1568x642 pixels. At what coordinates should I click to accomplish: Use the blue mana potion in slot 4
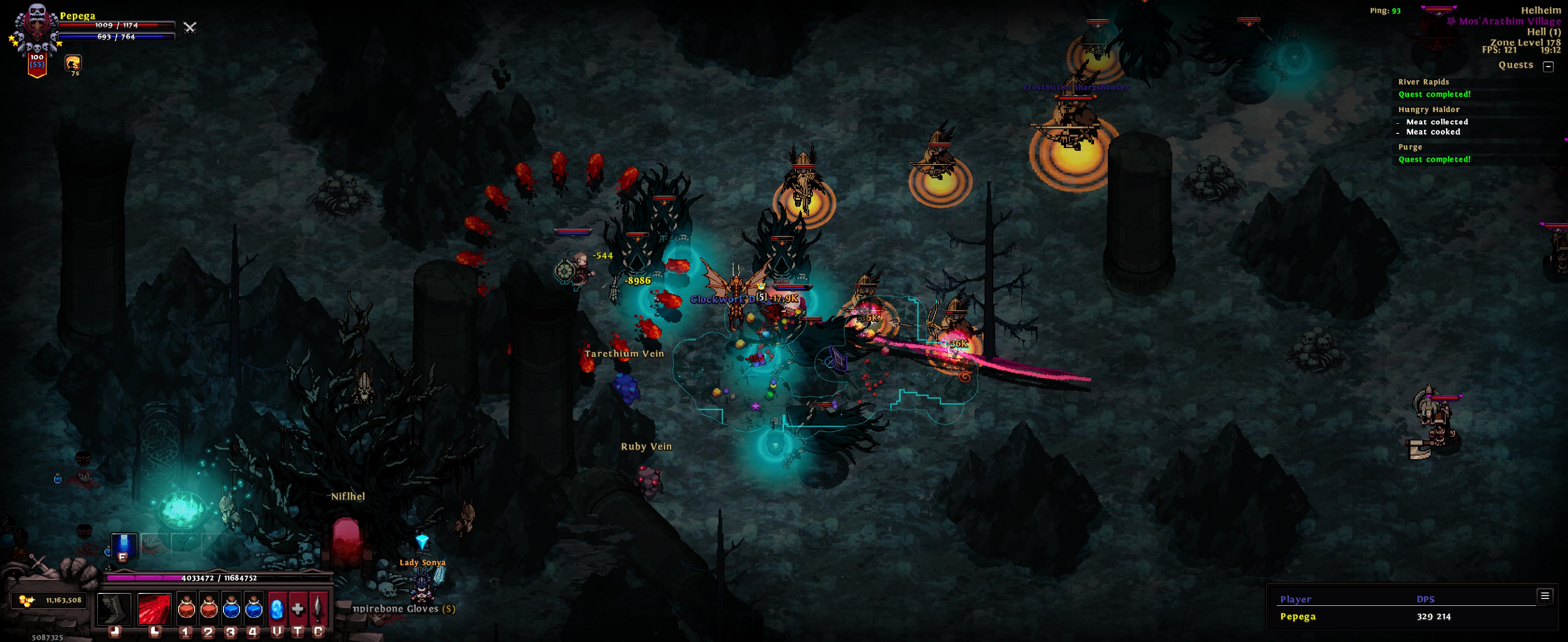pyautogui.click(x=253, y=608)
